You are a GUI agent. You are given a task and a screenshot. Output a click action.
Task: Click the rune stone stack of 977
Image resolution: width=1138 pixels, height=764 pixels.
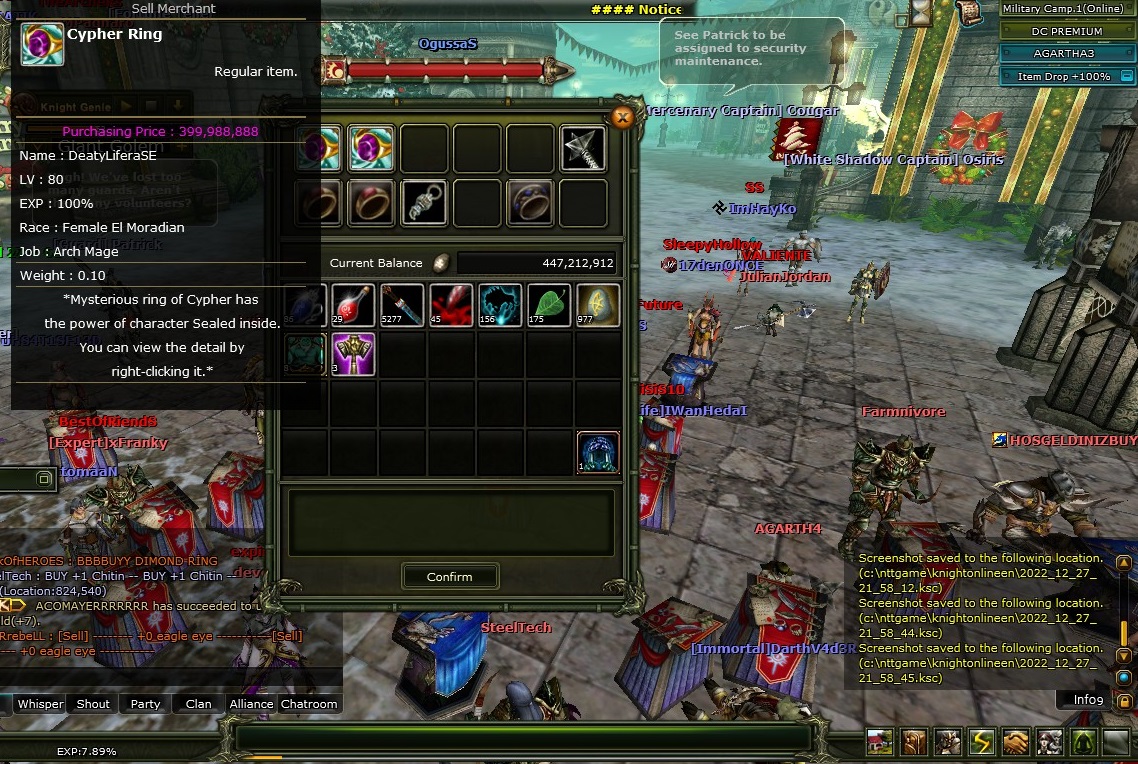click(x=597, y=305)
